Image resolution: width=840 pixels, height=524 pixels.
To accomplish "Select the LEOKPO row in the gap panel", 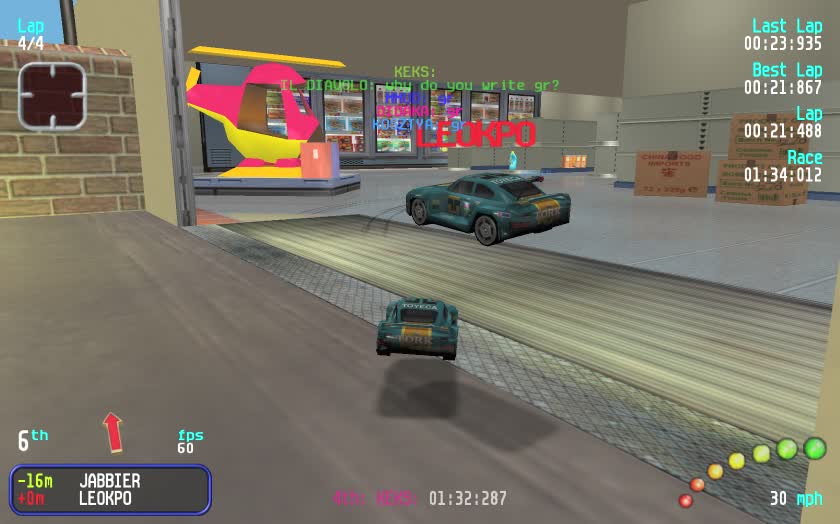I will tap(105, 498).
